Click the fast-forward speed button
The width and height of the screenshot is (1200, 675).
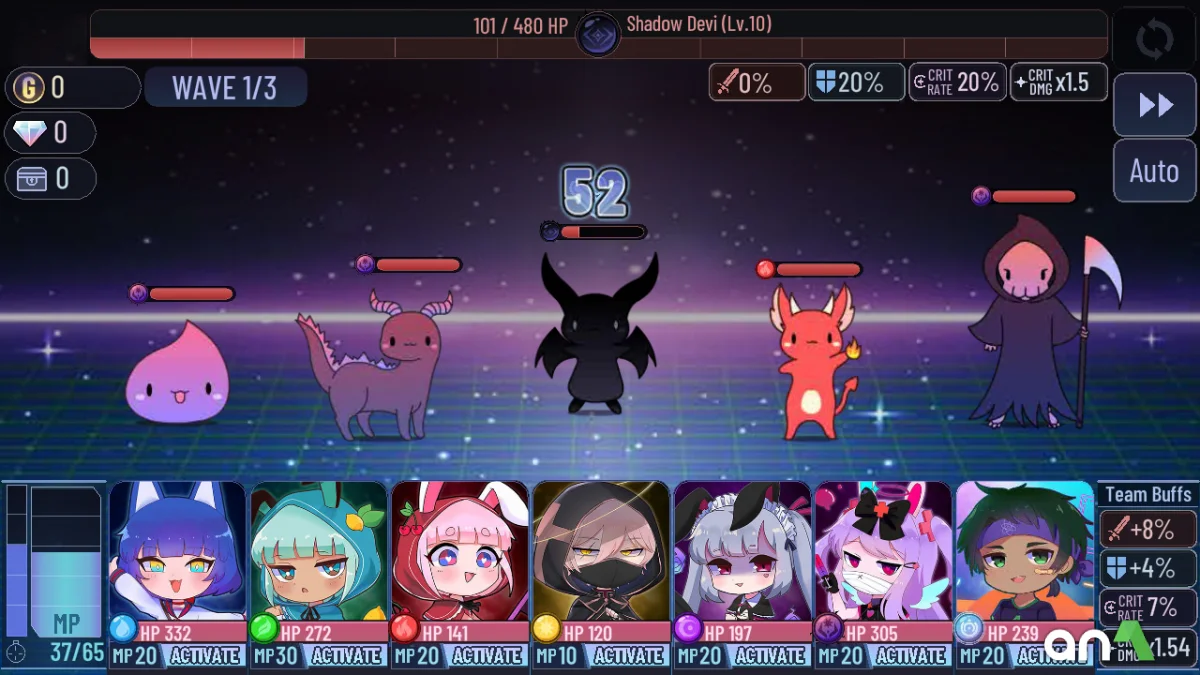point(1154,105)
